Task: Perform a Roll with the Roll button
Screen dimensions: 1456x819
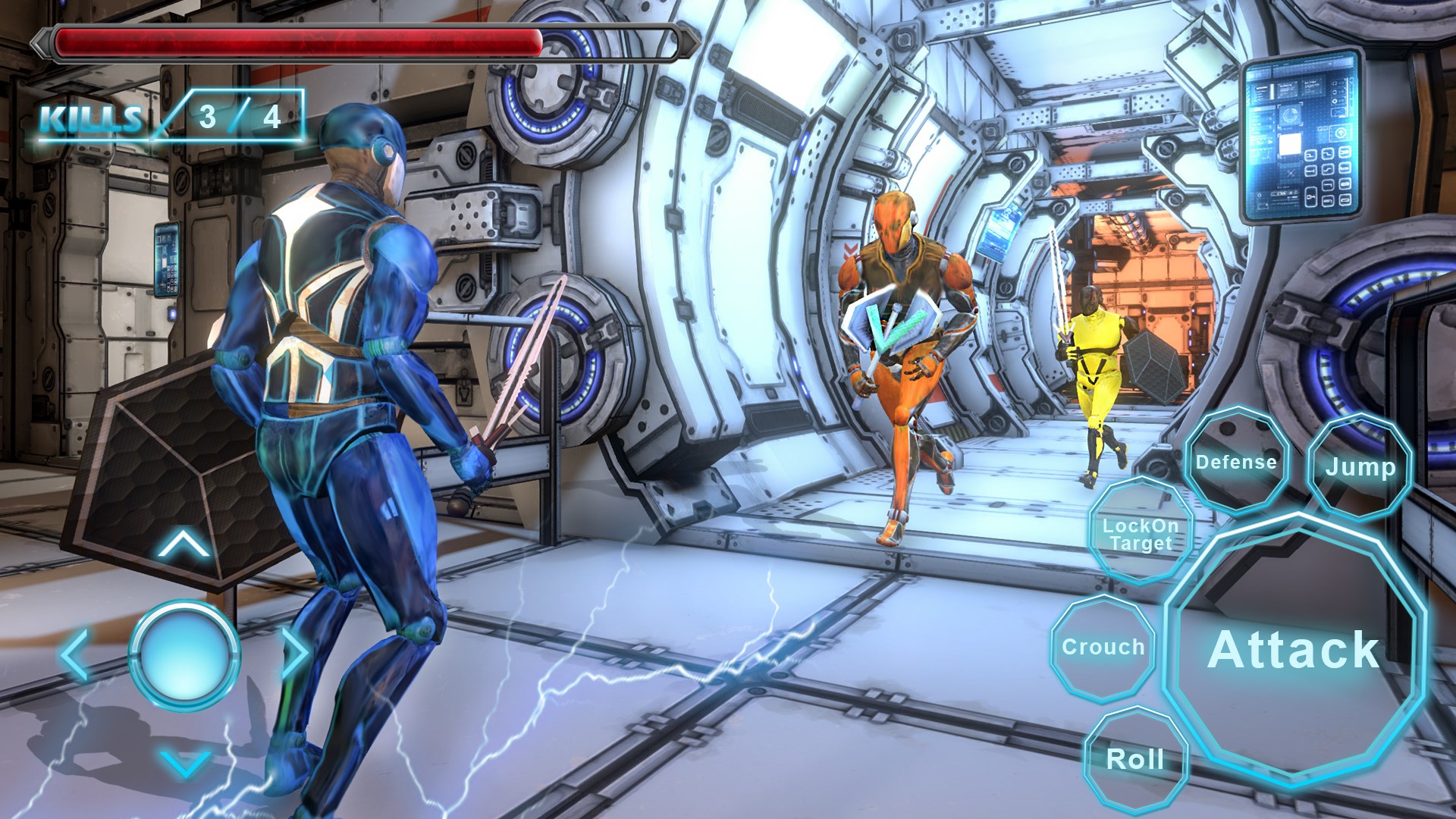Action: [1135, 759]
